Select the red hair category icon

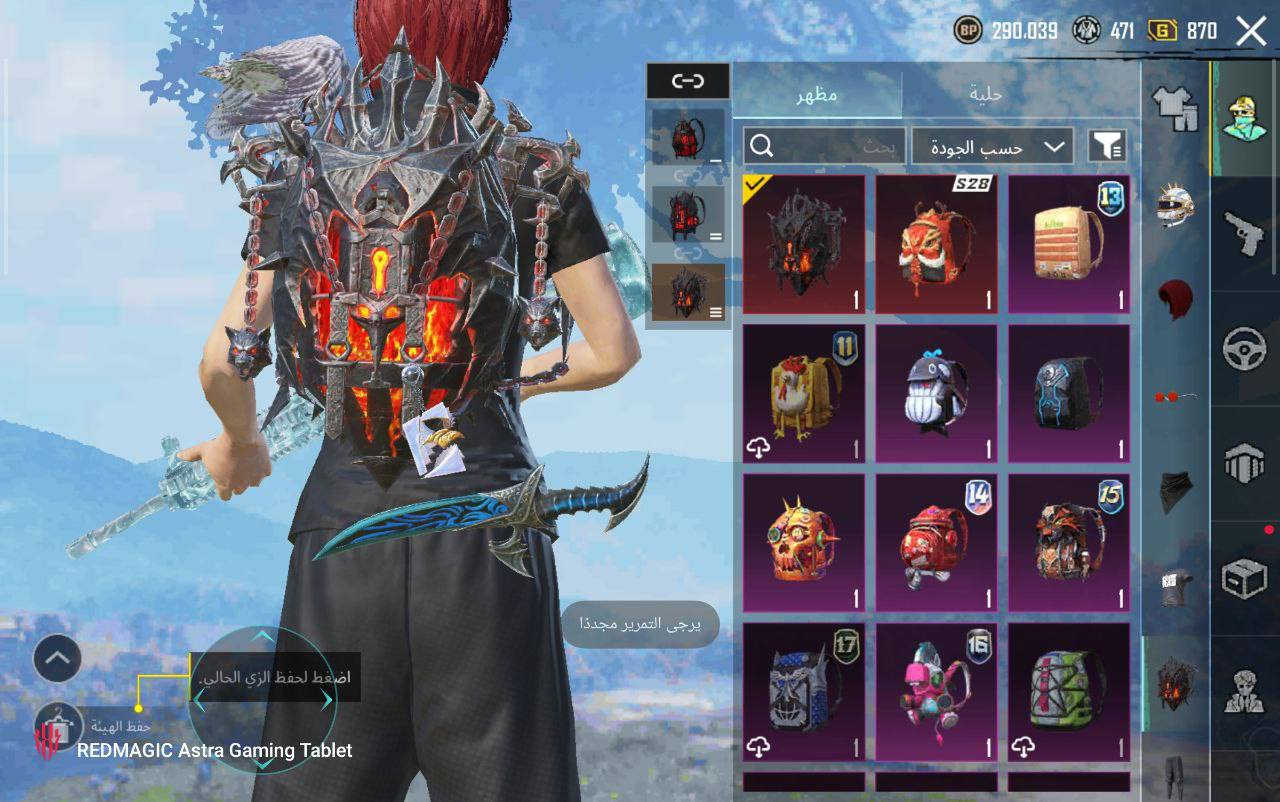pos(1176,298)
